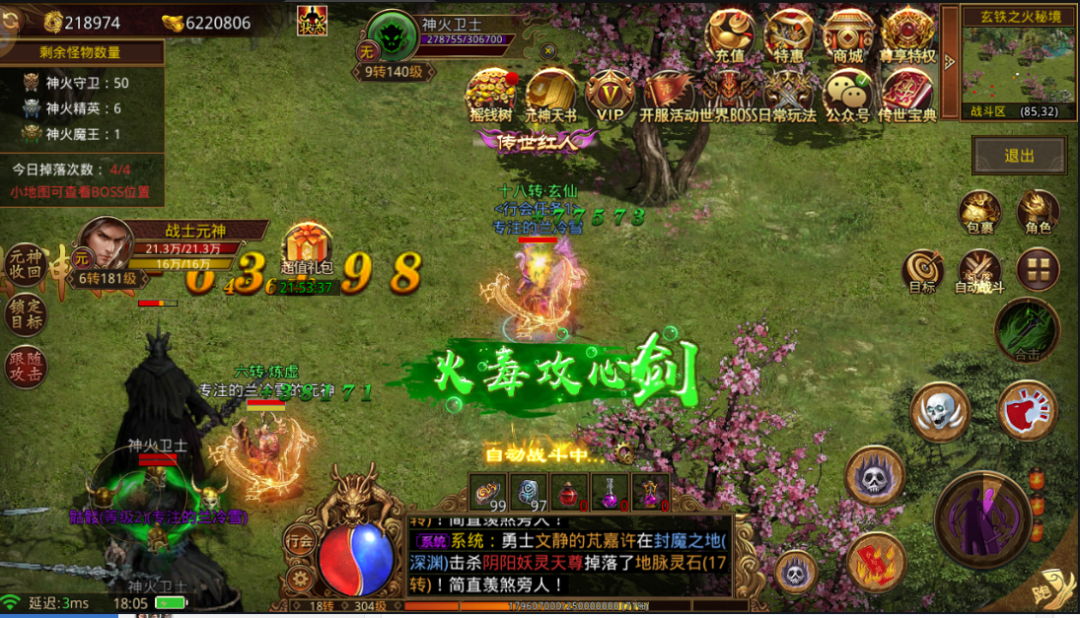The height and width of the screenshot is (618, 1080).
Task: Open the 传世宝典 guide book
Action: point(907,95)
